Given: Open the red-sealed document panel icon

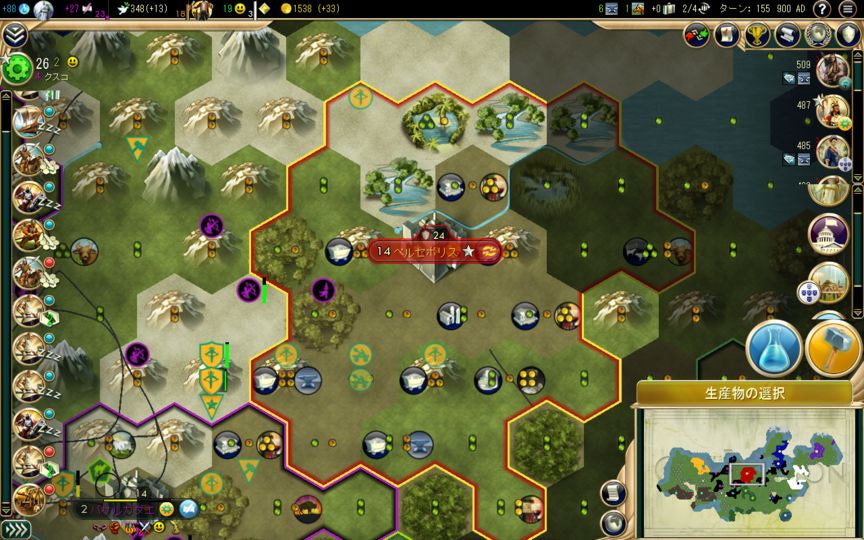Looking at the screenshot, I should click(x=728, y=35).
